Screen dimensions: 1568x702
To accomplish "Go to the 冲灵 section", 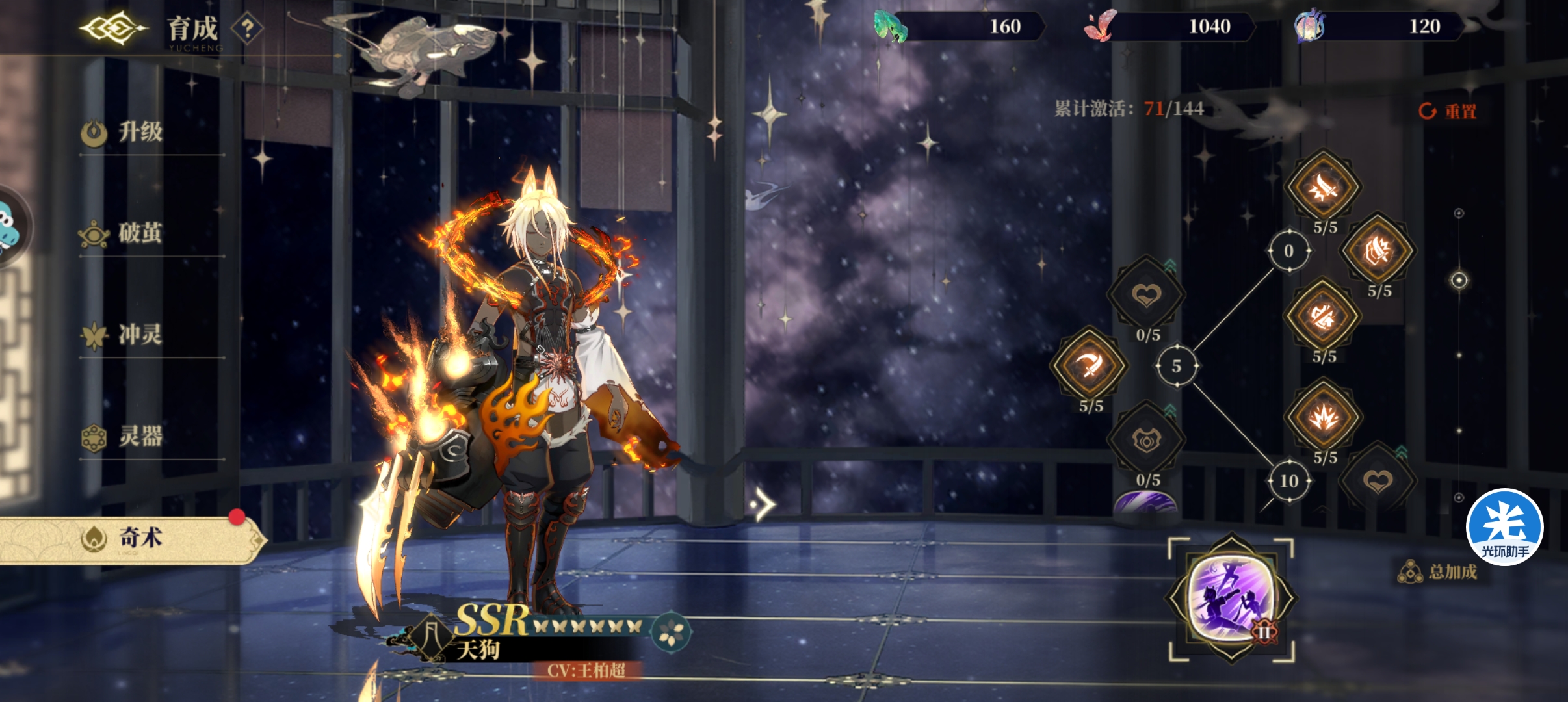I will [140, 335].
